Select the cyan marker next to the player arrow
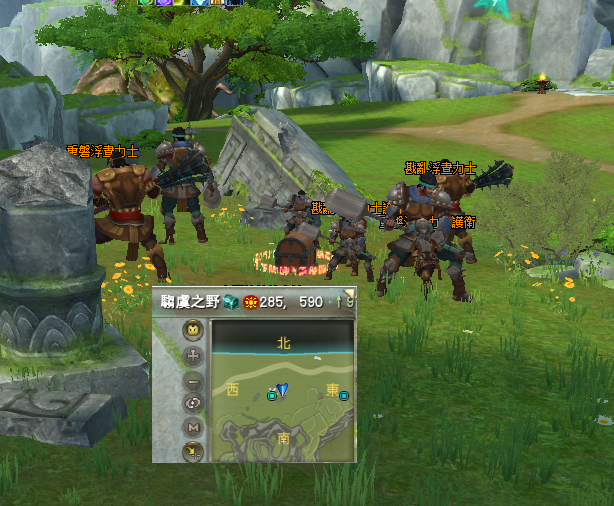Viewport: 614px width, 506px height. pos(271,396)
